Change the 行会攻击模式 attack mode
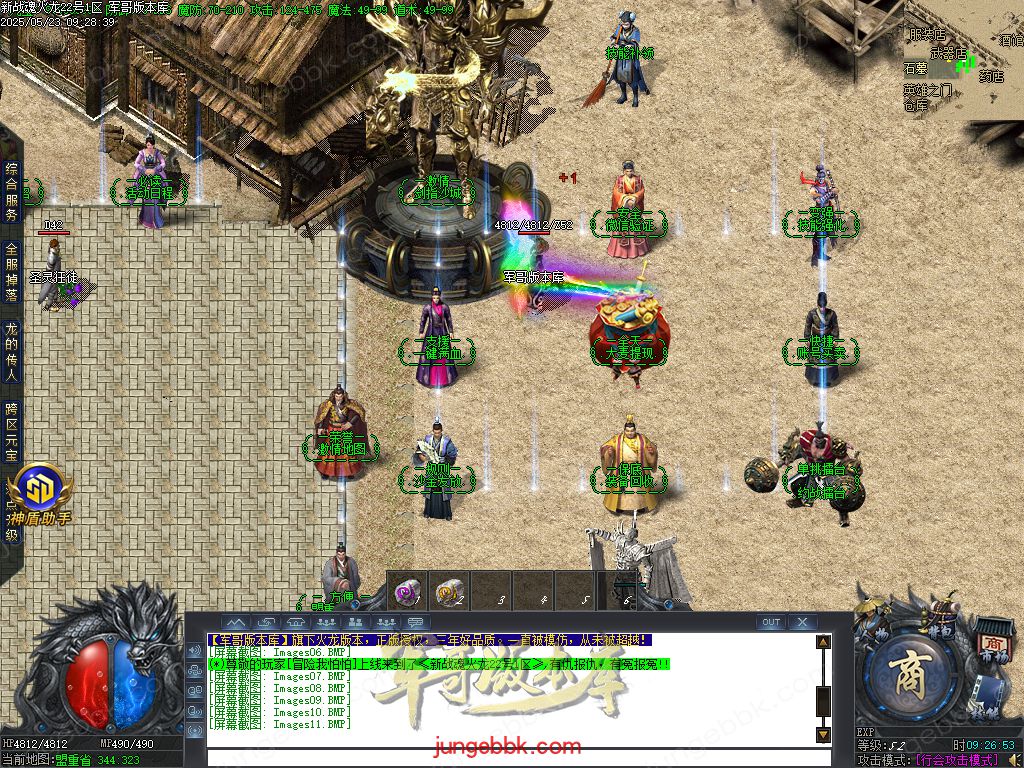The width and height of the screenshot is (1024, 768). coord(957,761)
